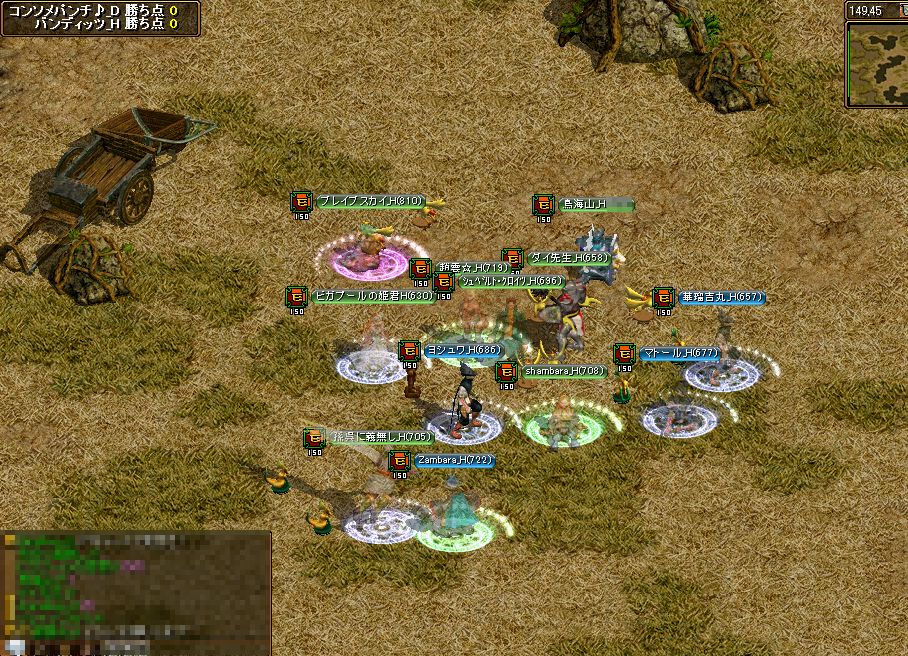Select the 華瑠吉丸_H(657) name label
The width and height of the screenshot is (908, 656).
721,297
